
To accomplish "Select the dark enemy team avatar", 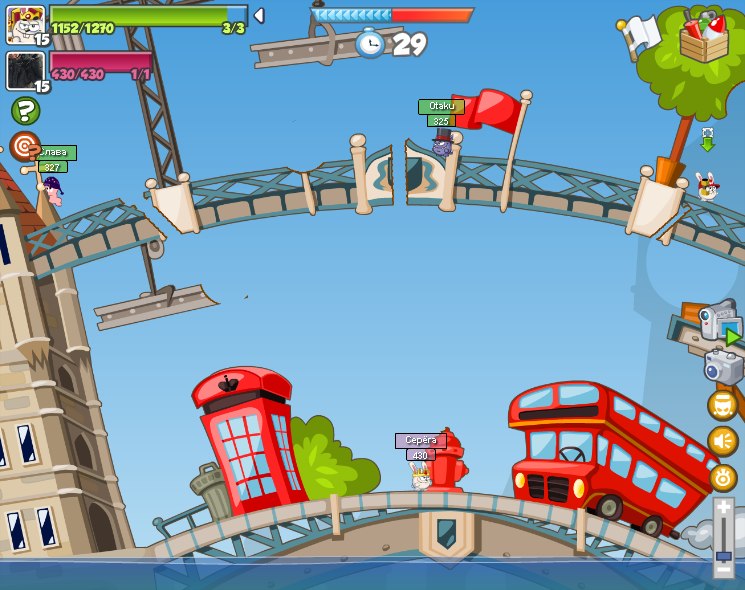I will [25, 71].
